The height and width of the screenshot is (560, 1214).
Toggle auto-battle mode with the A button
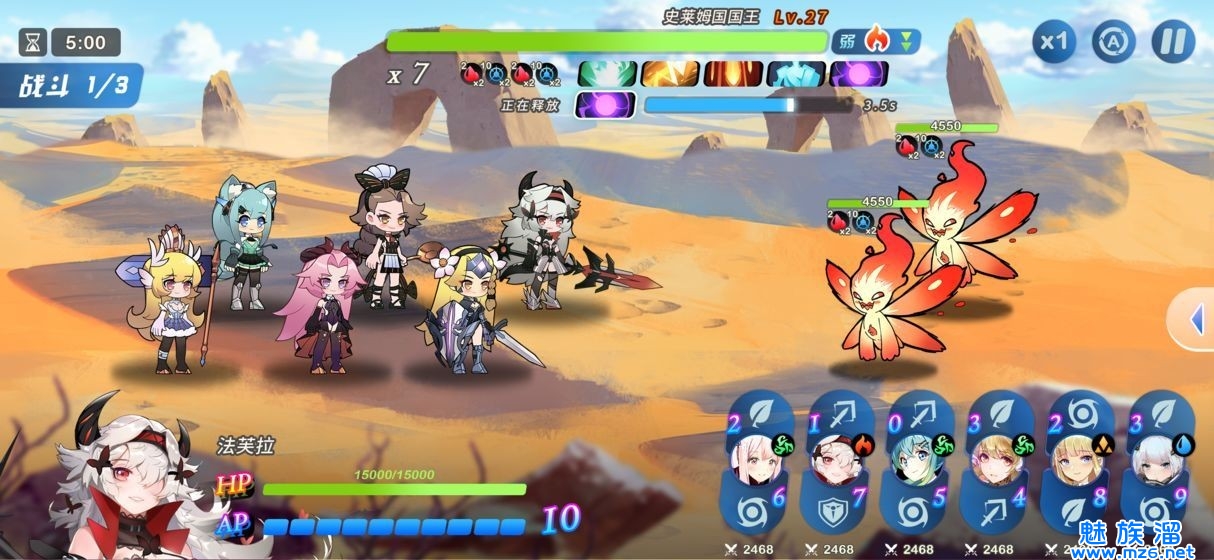[1113, 42]
